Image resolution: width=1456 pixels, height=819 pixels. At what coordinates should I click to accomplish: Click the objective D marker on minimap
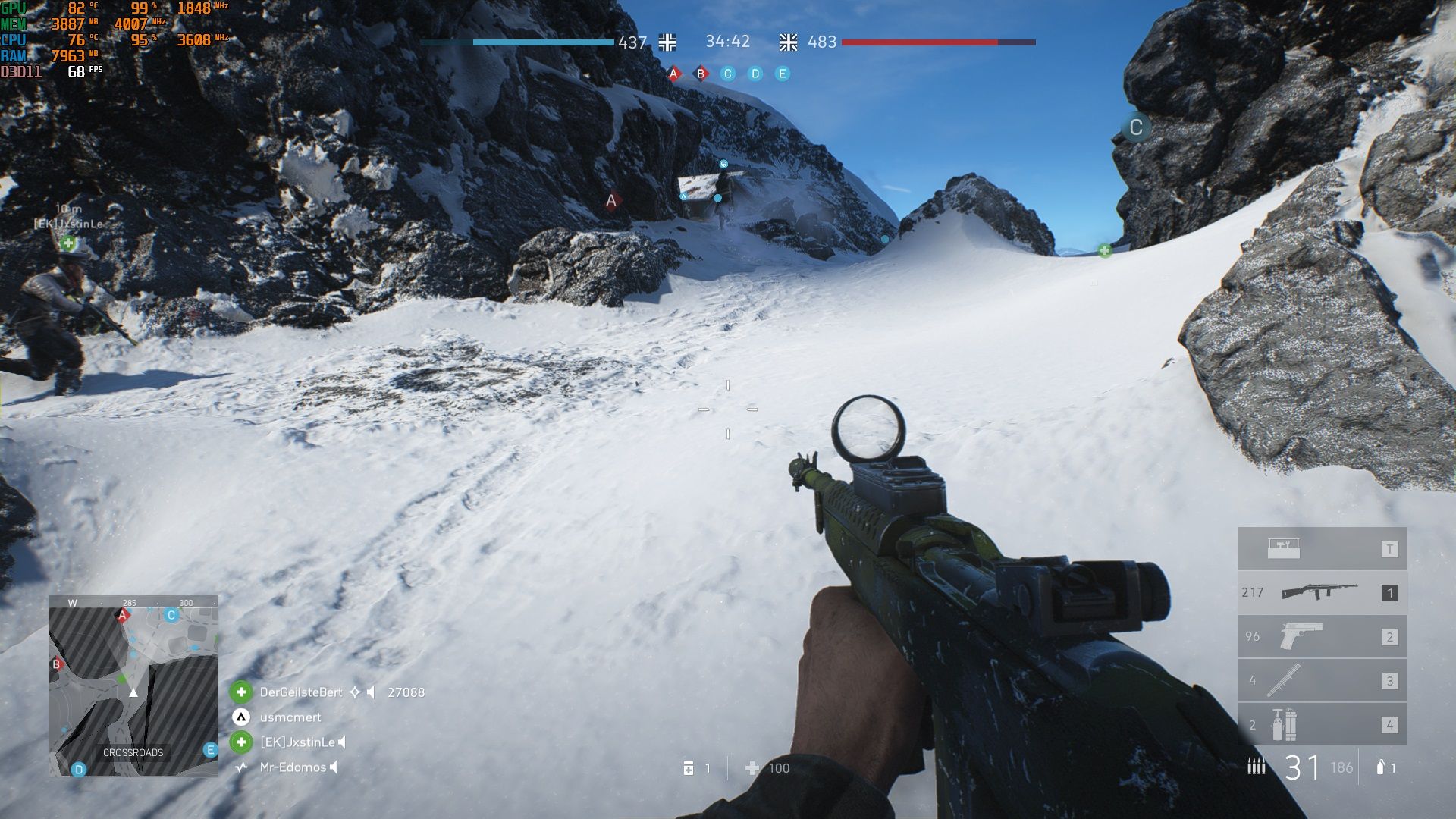click(78, 770)
